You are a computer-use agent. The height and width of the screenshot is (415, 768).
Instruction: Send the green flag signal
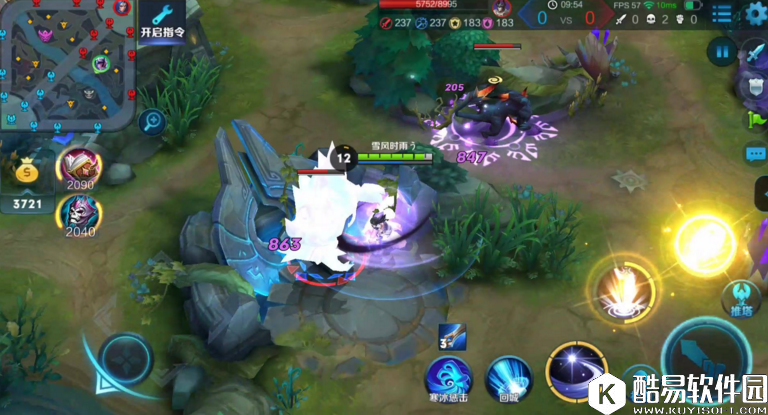coord(756,119)
